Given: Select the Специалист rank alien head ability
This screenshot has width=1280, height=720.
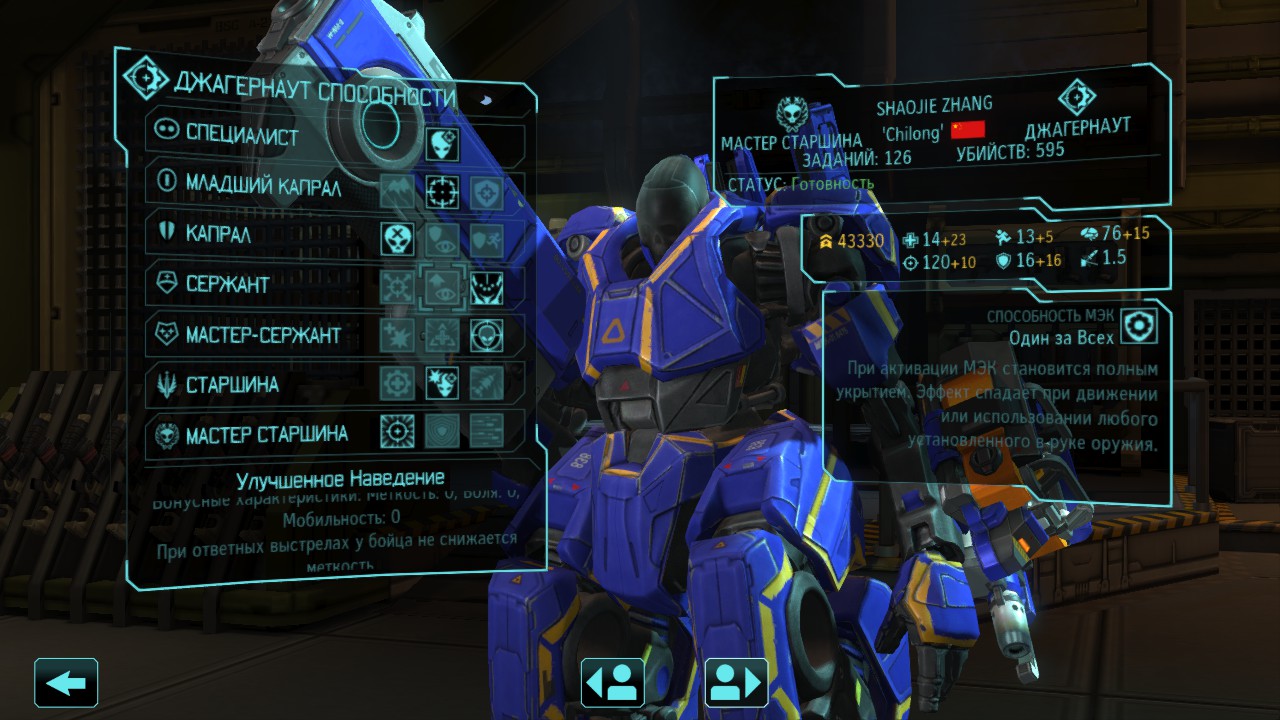Looking at the screenshot, I should pos(443,144).
